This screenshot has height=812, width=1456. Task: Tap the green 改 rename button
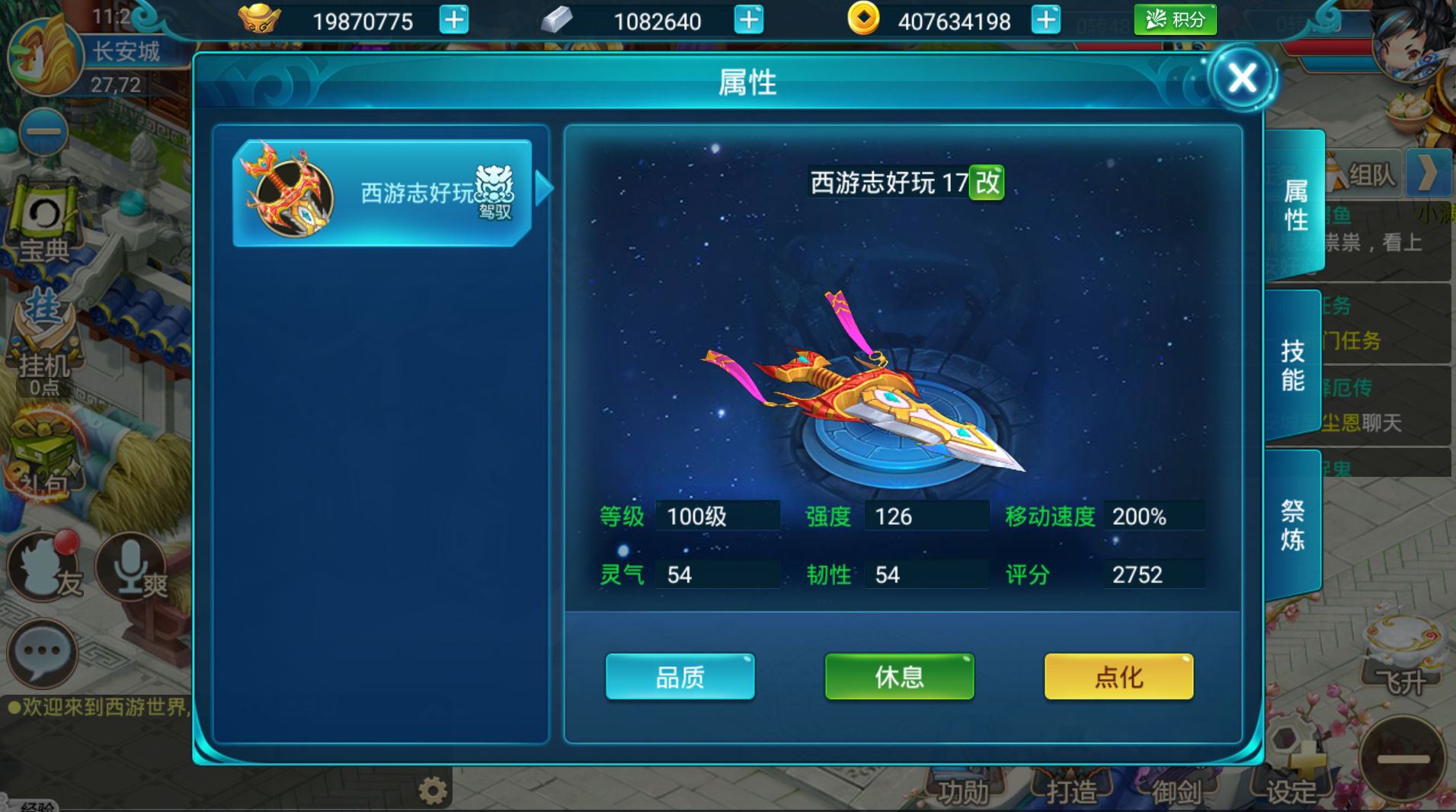[987, 183]
